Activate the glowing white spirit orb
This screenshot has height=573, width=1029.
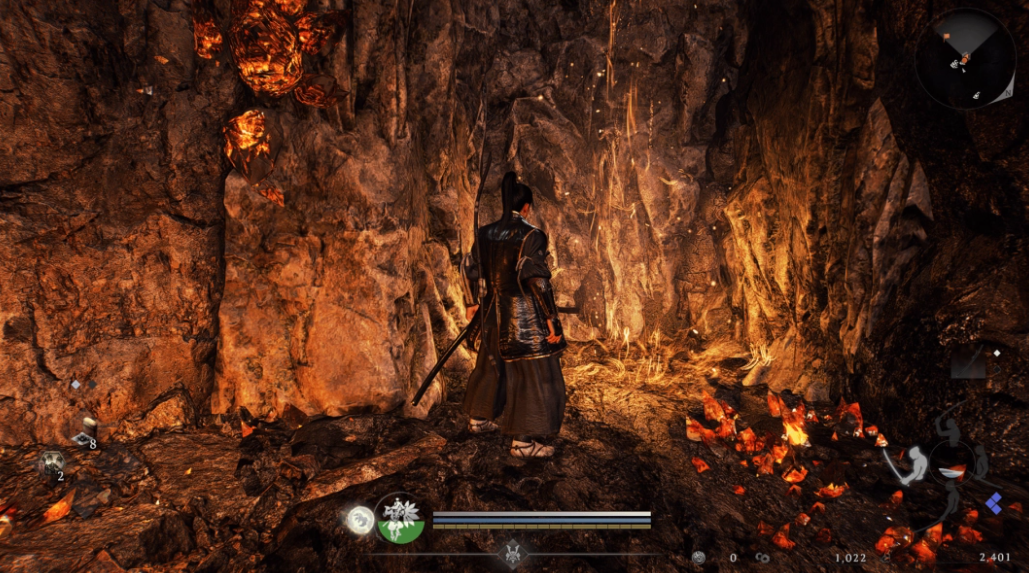point(360,518)
